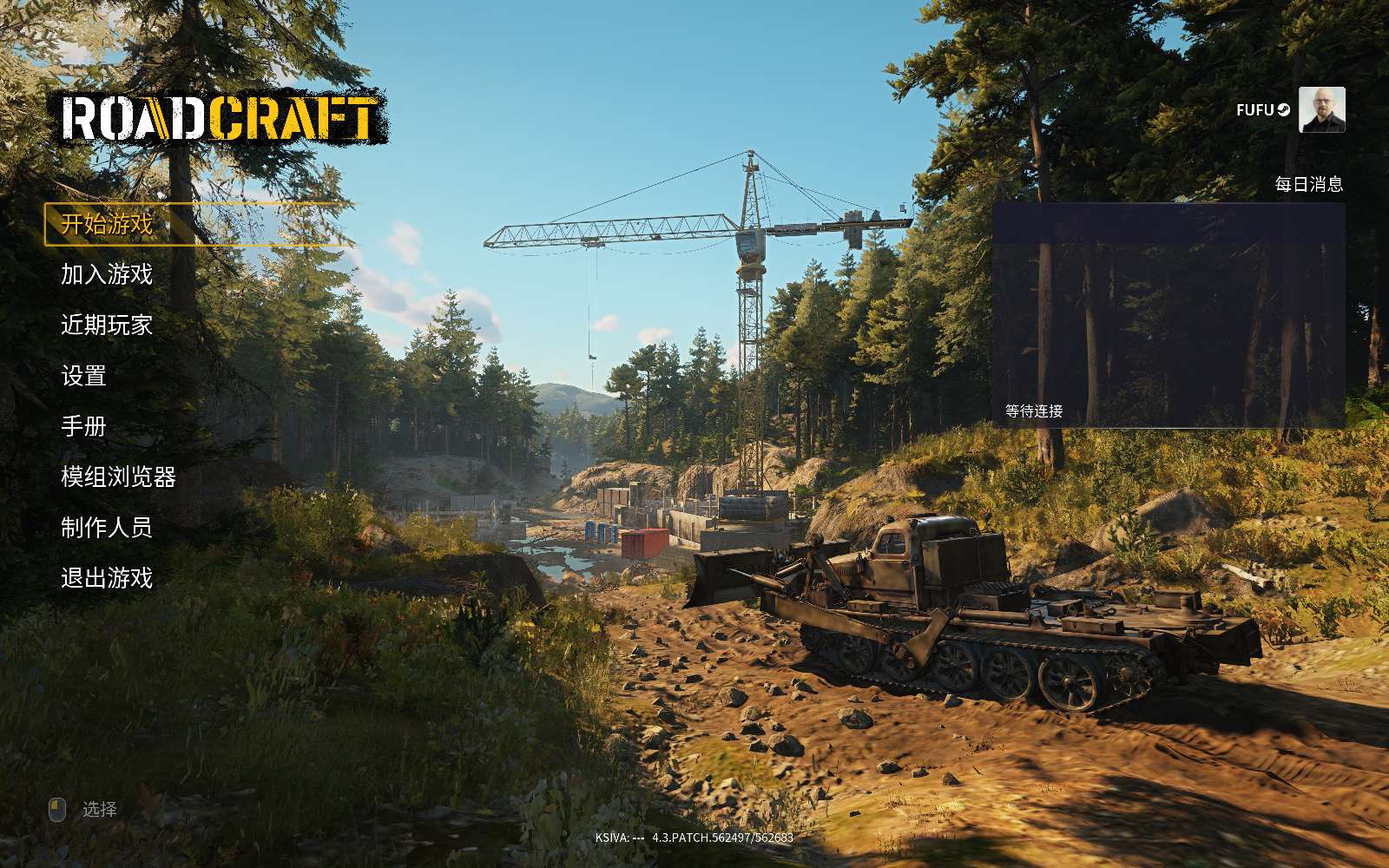
Task: Select 退出游戏 to quit
Action: [x=107, y=577]
